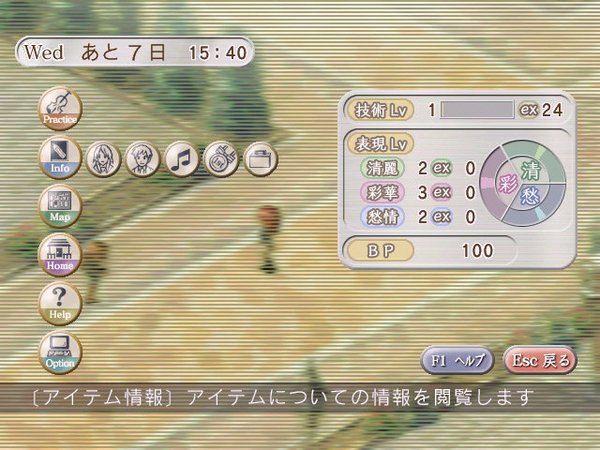Open the music note info icon

[182, 158]
